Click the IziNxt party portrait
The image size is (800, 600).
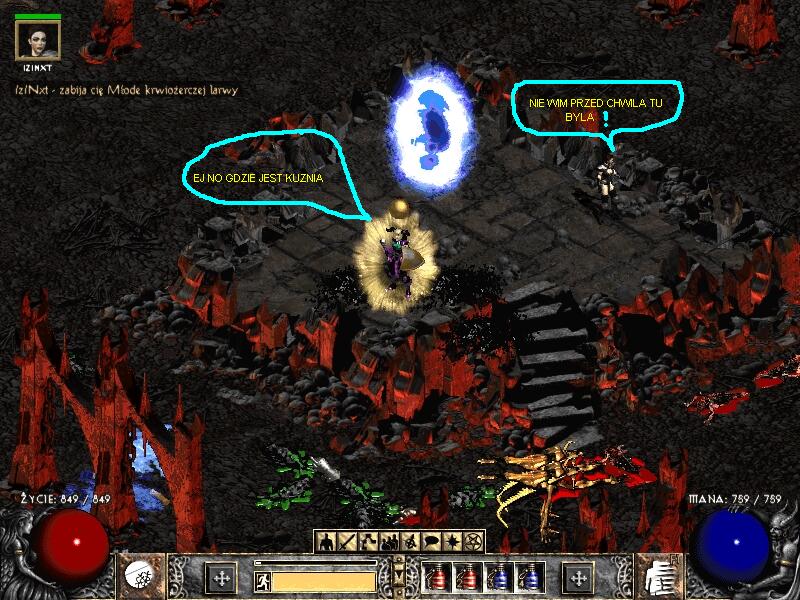coord(38,40)
